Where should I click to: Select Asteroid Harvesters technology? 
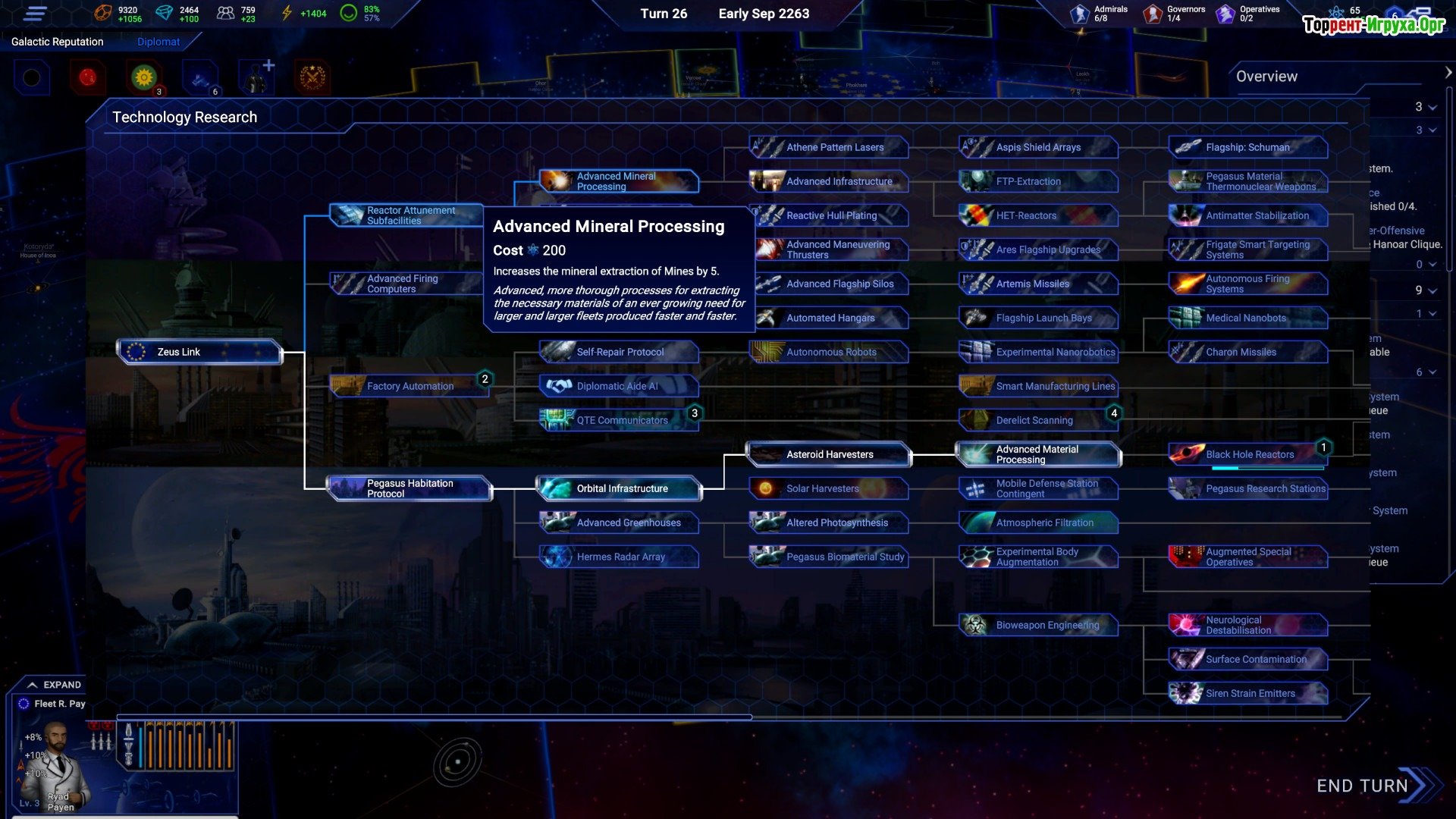pyautogui.click(x=829, y=454)
